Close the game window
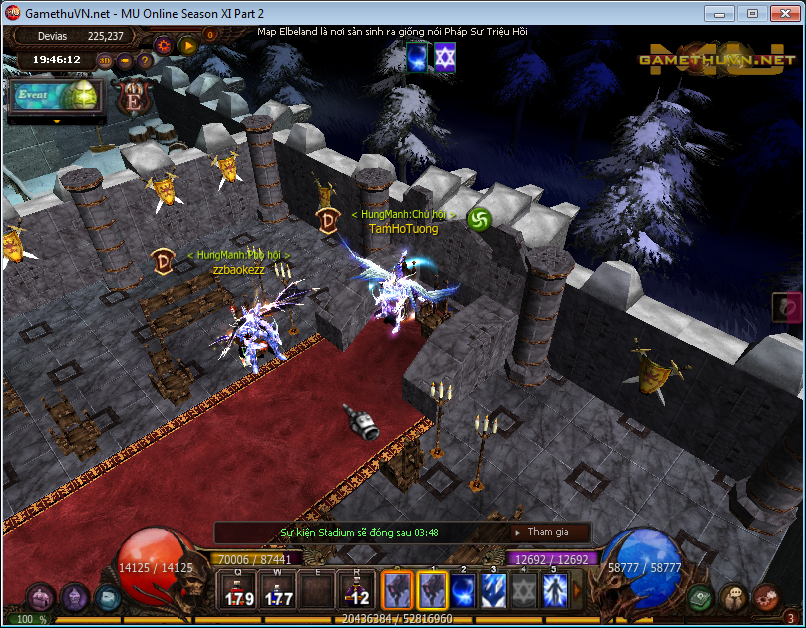806x628 pixels. pos(783,13)
